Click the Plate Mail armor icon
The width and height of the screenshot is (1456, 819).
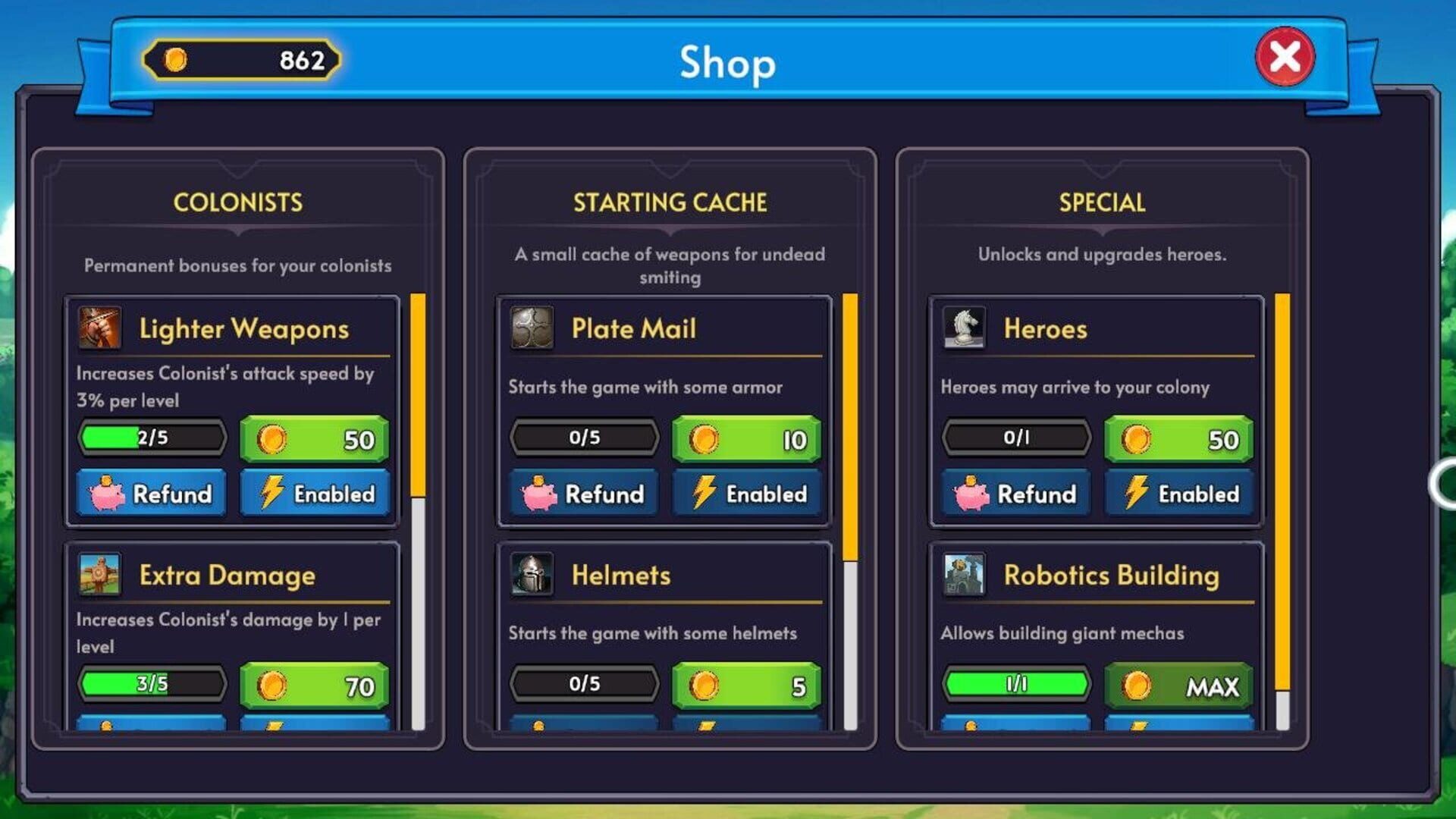point(533,329)
